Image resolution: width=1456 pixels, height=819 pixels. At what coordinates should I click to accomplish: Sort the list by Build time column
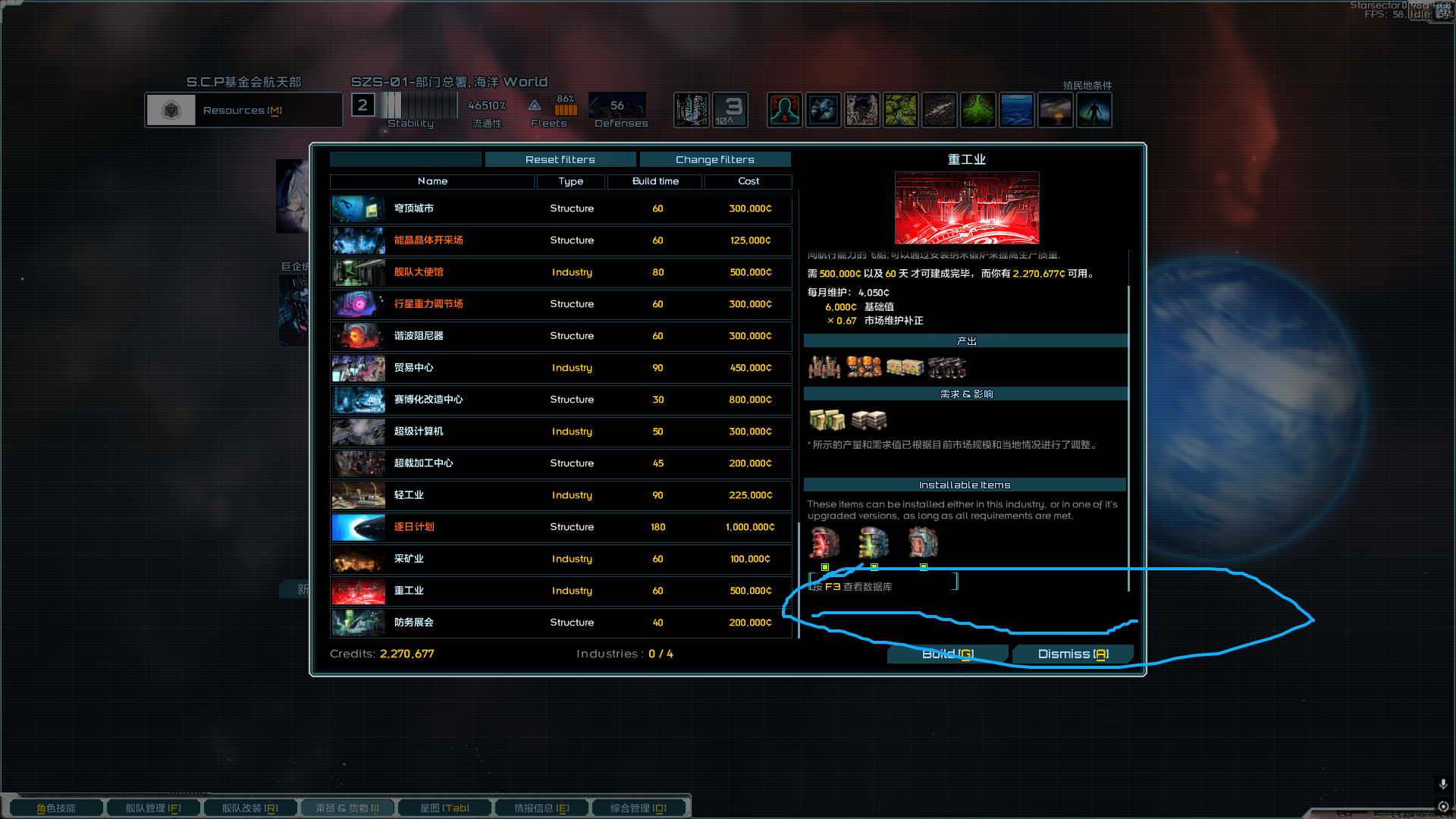(654, 181)
